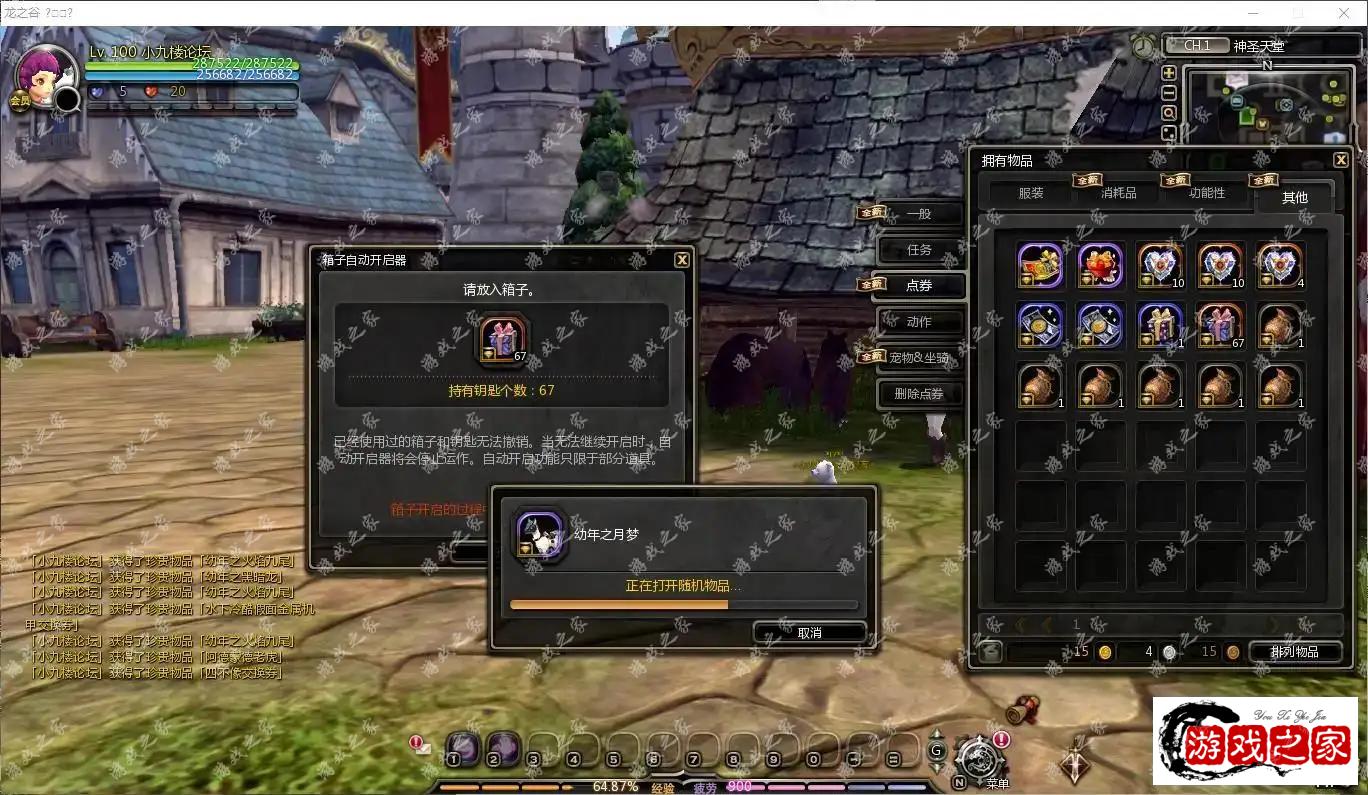
Task: Show the 宠物&坐骑 pets and mounts category
Action: point(919,358)
